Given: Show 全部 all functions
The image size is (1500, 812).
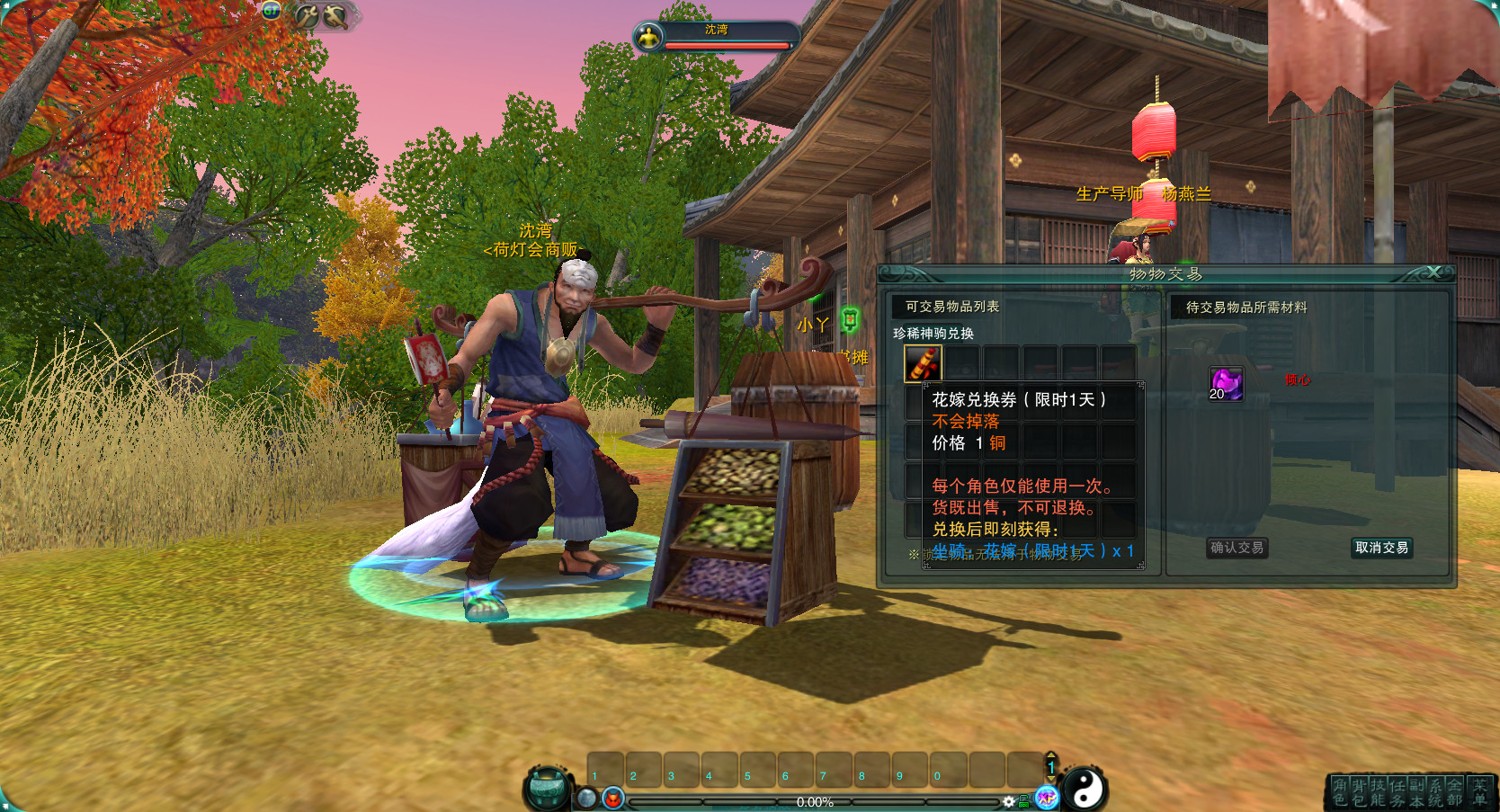Looking at the screenshot, I should (x=1454, y=792).
